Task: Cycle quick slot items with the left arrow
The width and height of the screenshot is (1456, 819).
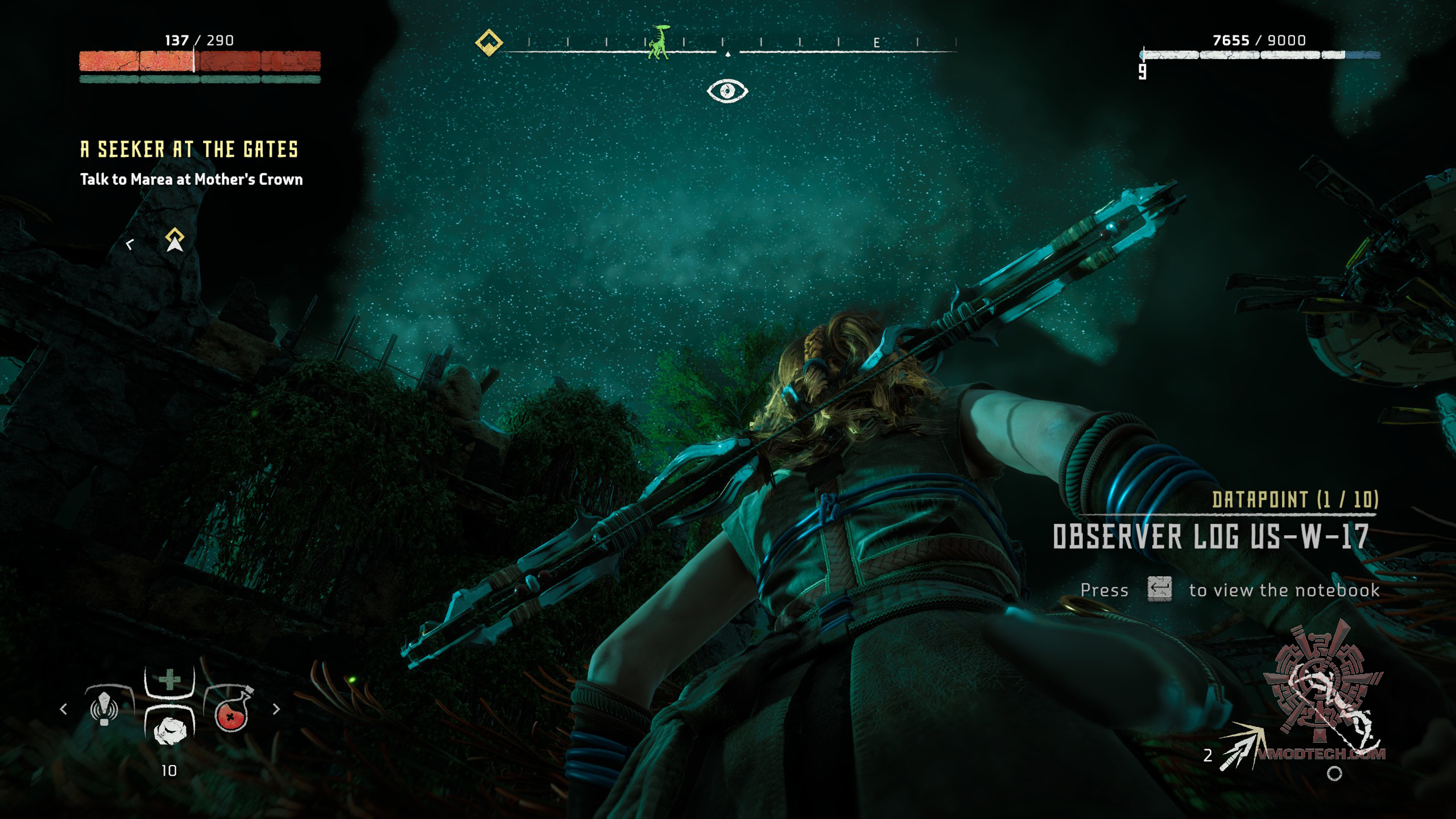Action: 64,709
